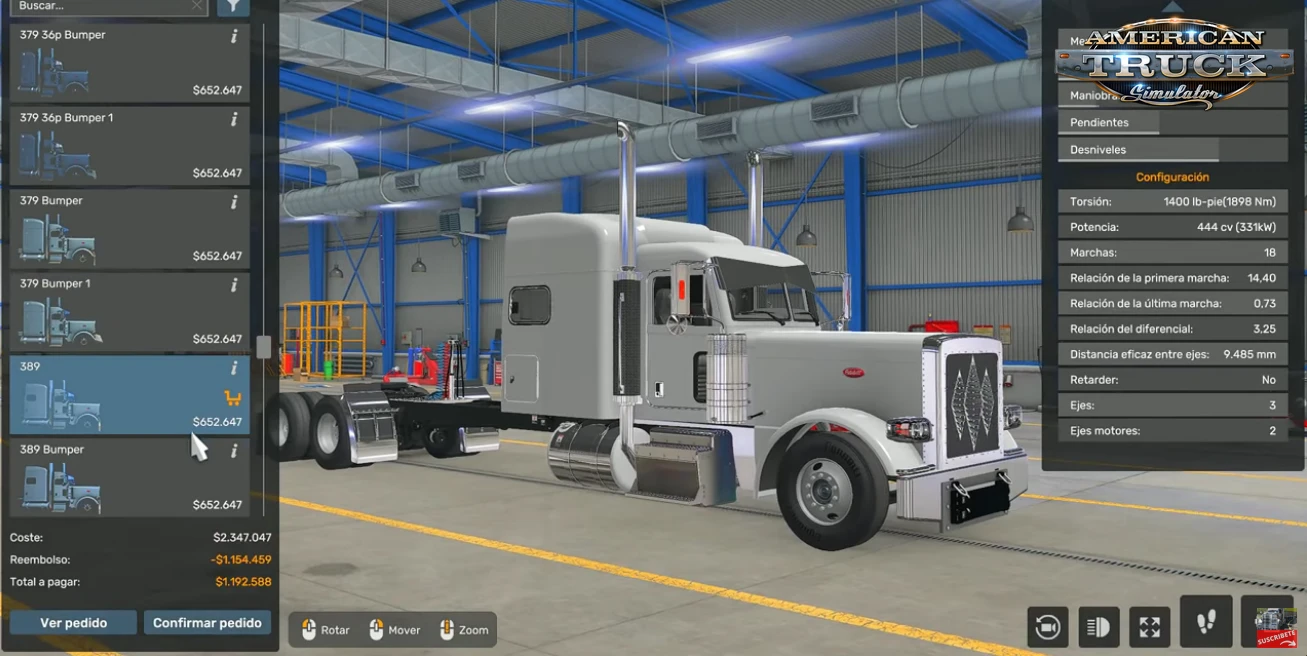Screen dimensions: 1307x656
Task: Clear the search box with the X
Action: click(197, 6)
